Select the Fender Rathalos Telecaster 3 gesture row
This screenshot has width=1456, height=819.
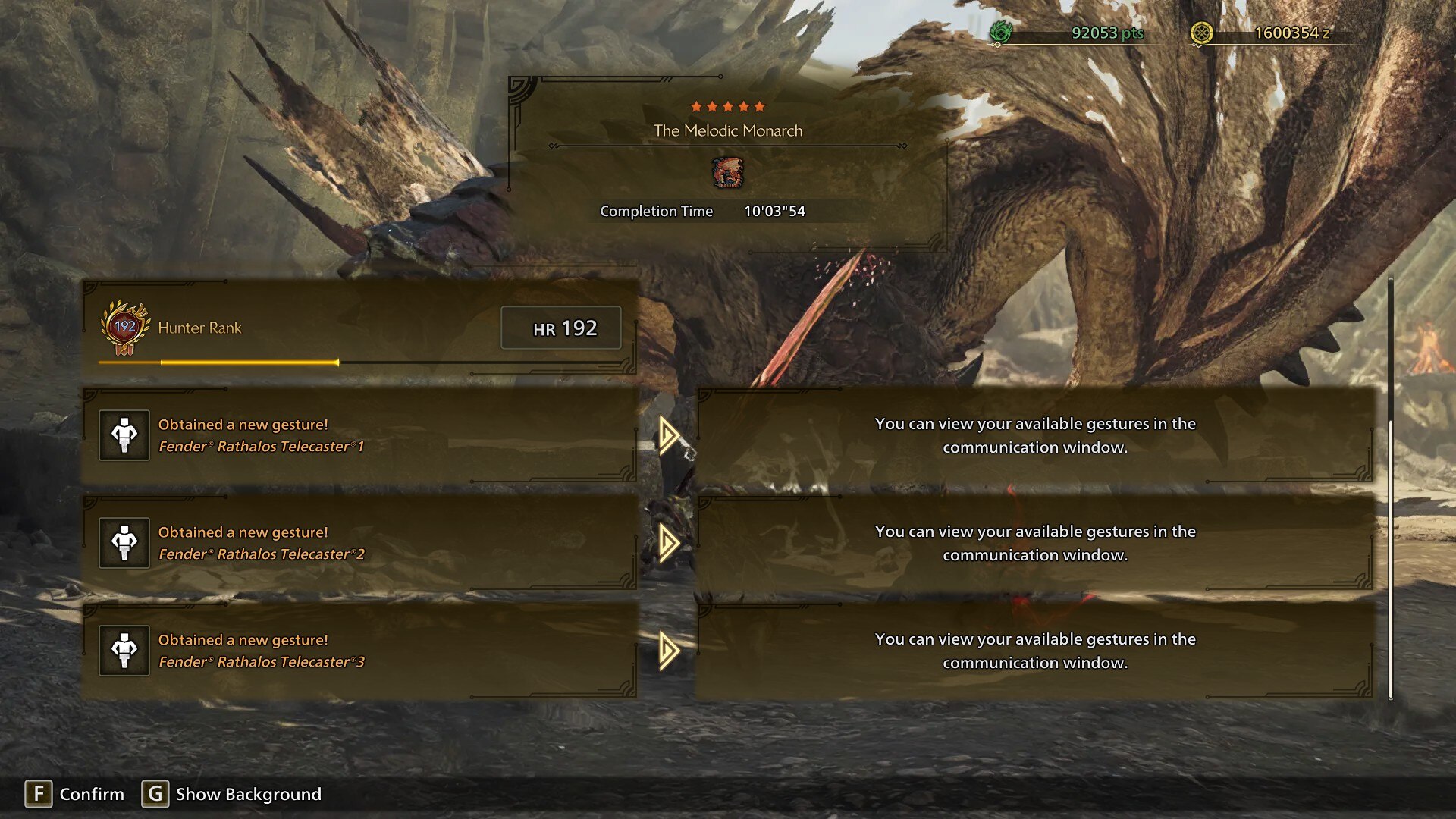pyautogui.click(x=359, y=651)
